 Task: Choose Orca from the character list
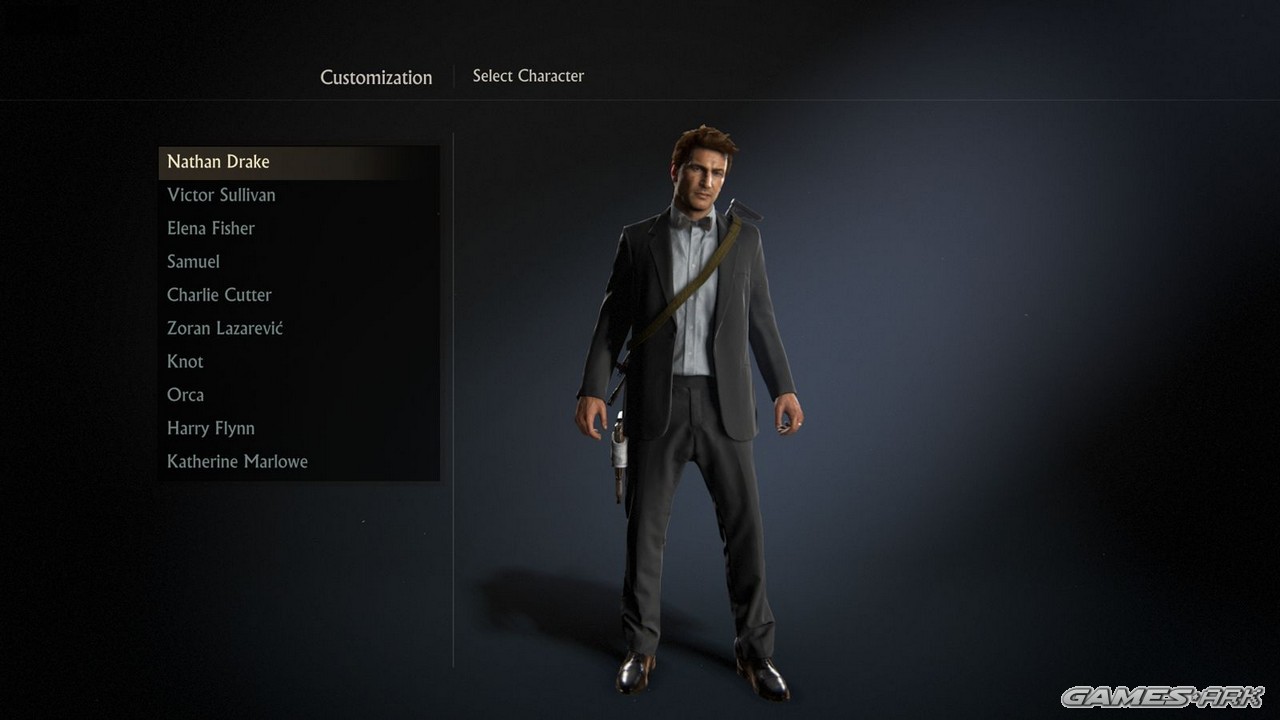pyautogui.click(x=185, y=395)
